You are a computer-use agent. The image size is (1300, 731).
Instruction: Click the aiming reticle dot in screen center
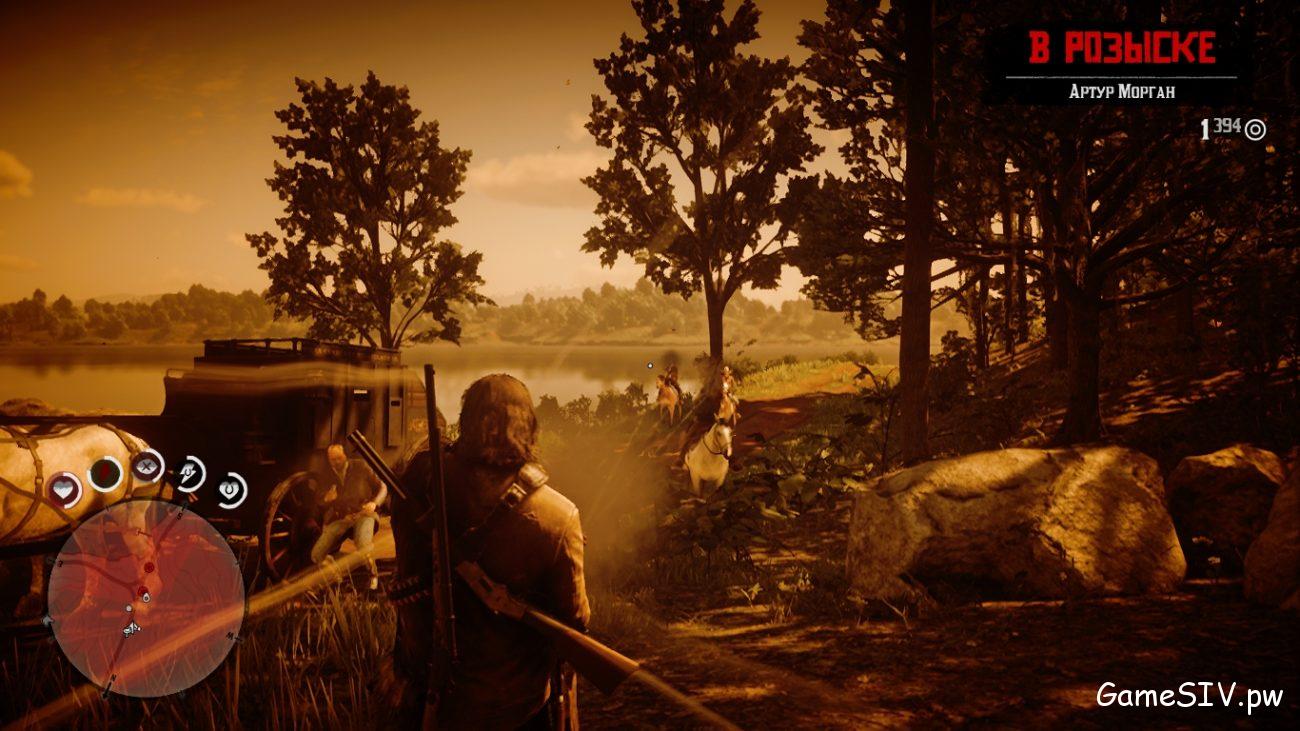click(650, 366)
